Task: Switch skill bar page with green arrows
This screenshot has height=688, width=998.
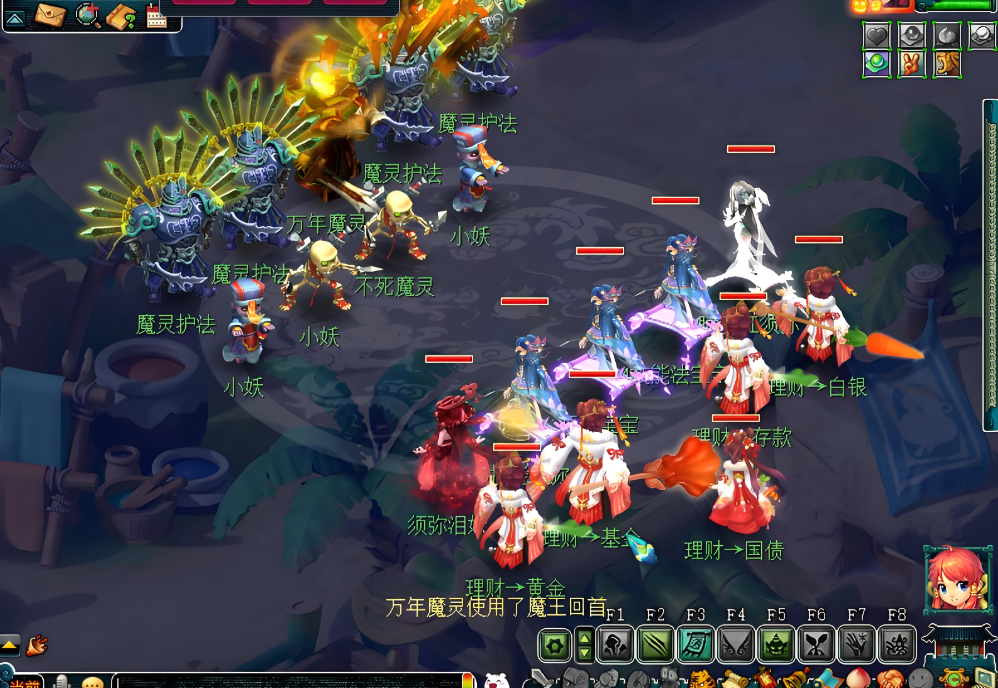Action: (585, 645)
